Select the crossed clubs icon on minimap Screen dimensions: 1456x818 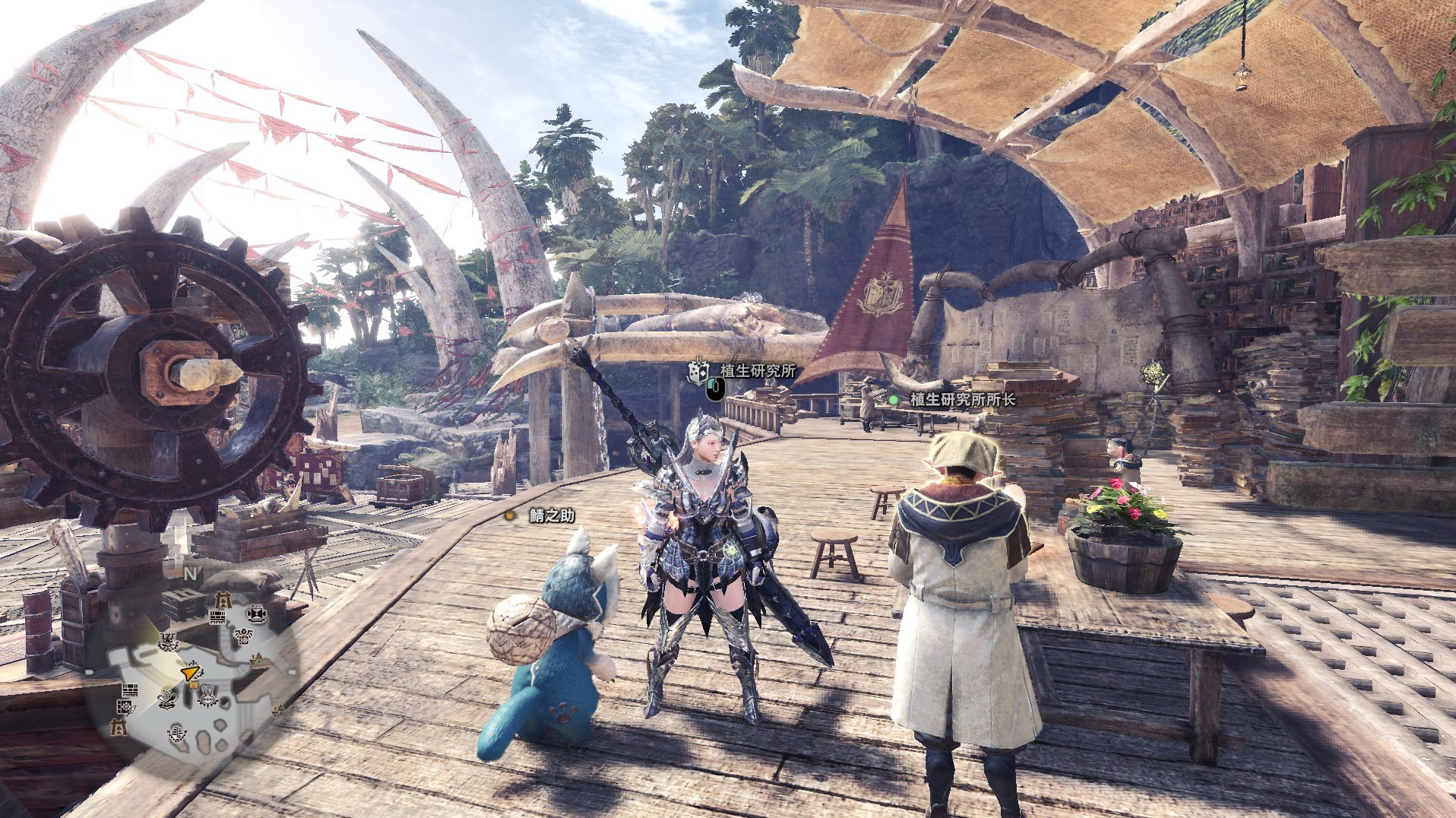[167, 699]
